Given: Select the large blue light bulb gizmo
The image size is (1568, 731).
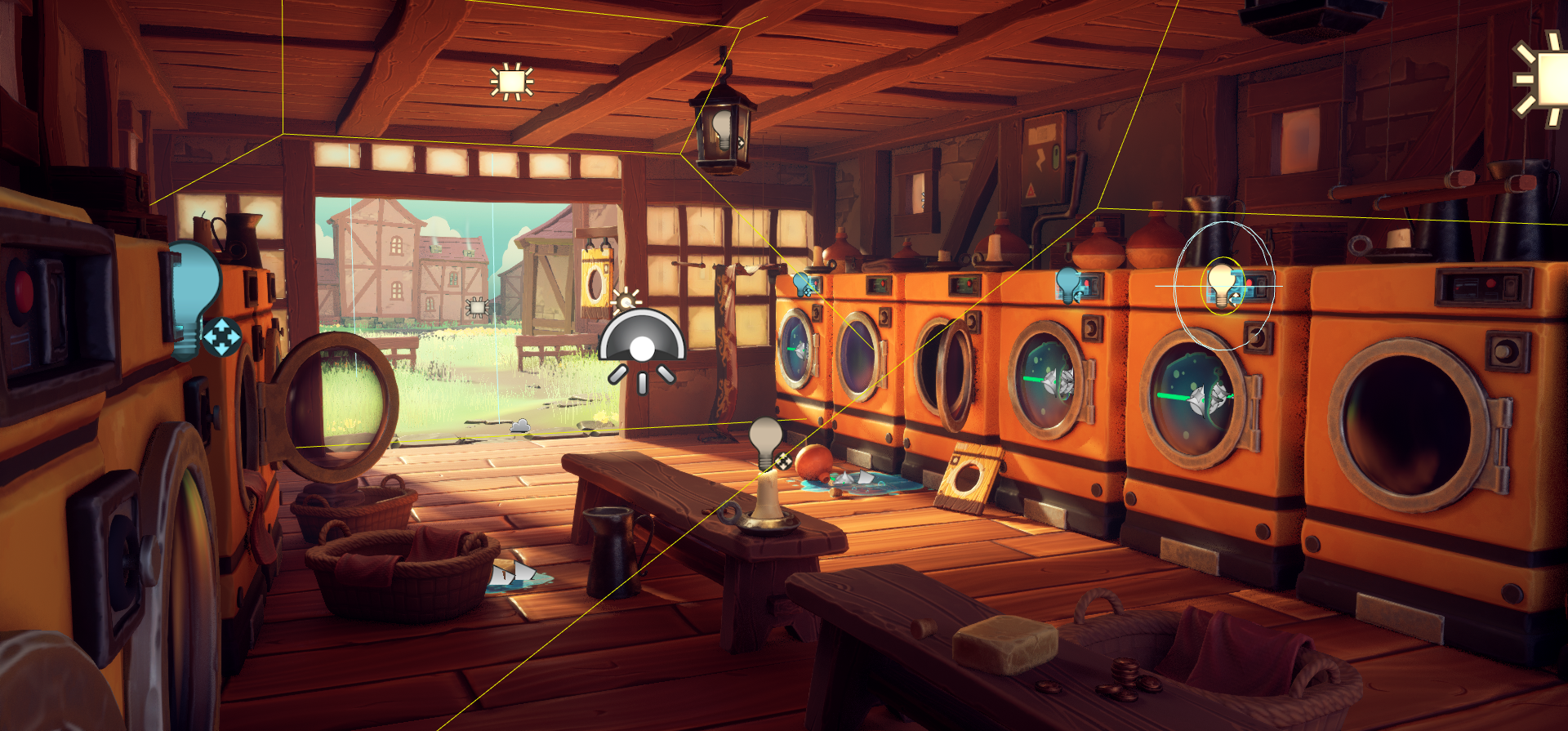Looking at the screenshot, I should point(197,294).
